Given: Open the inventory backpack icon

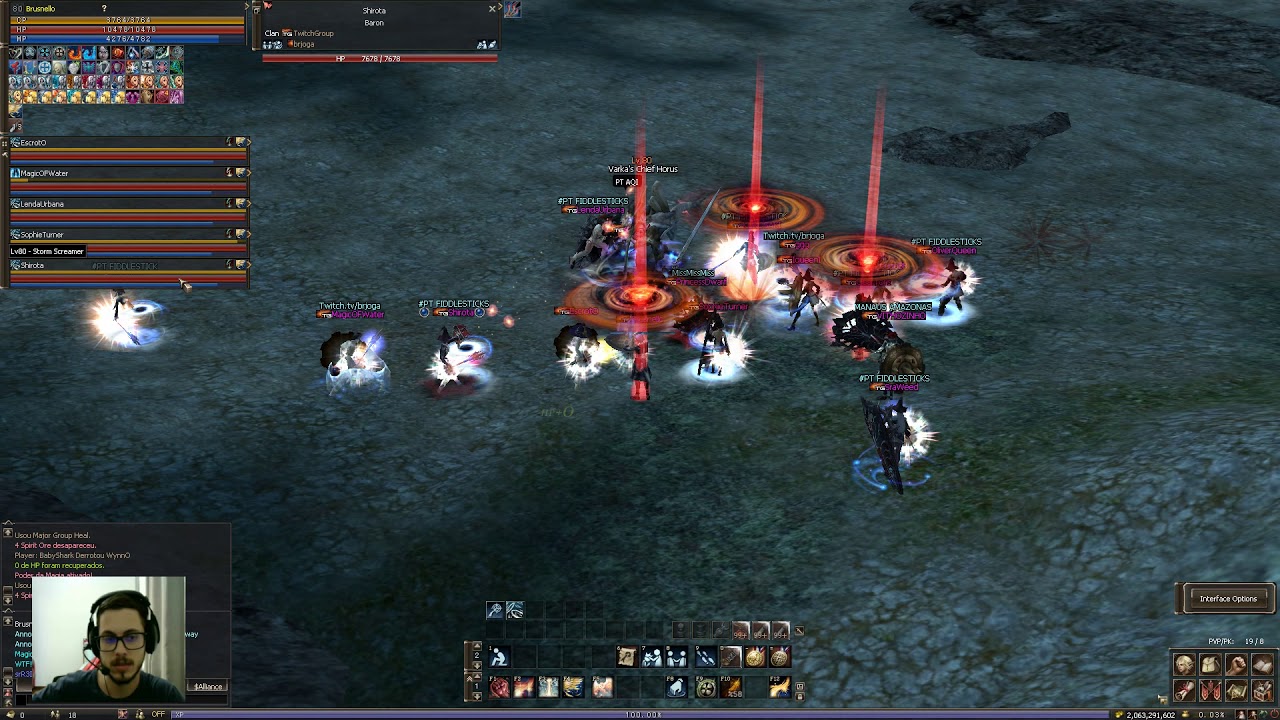Looking at the screenshot, I should point(1210,666).
